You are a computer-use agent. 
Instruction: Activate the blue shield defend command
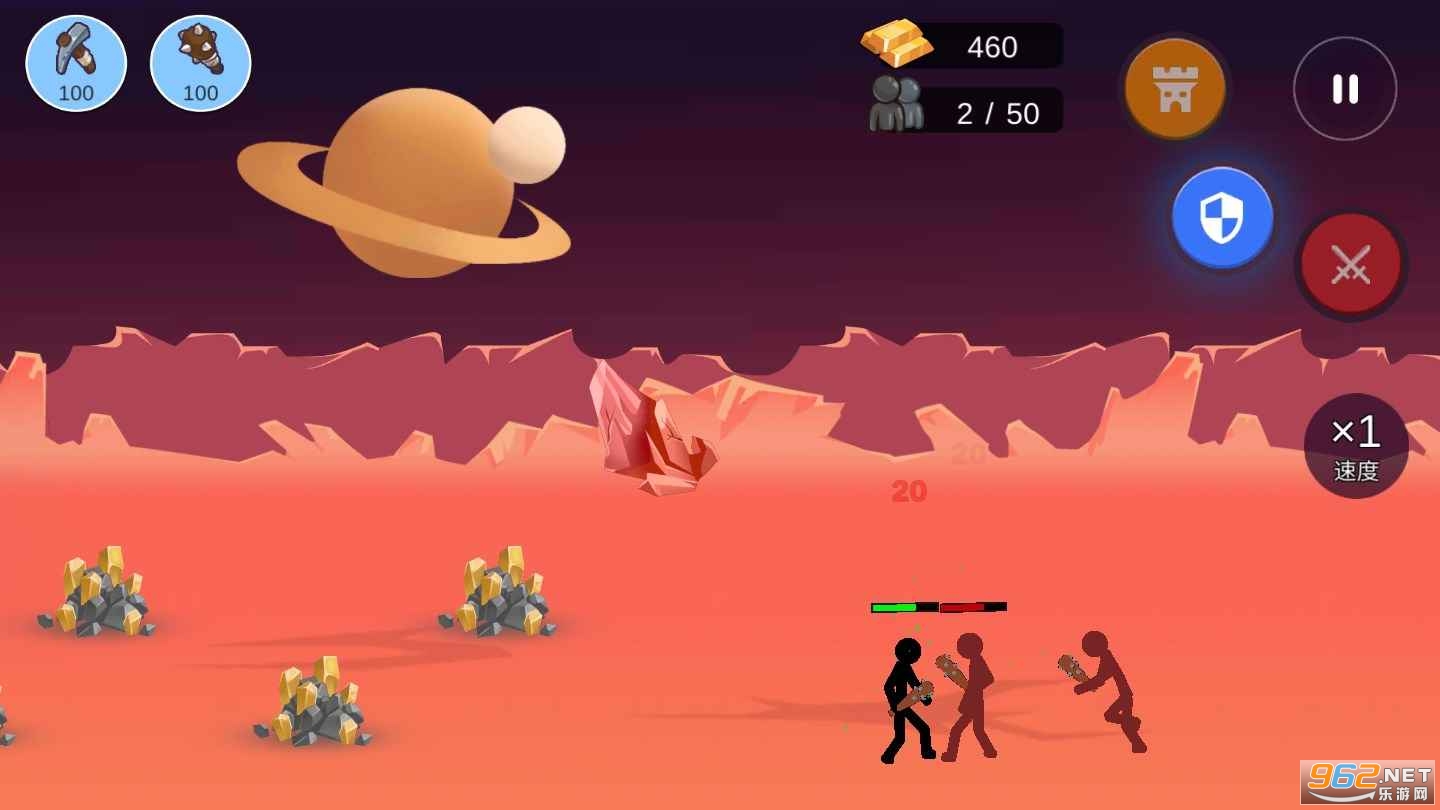1222,217
